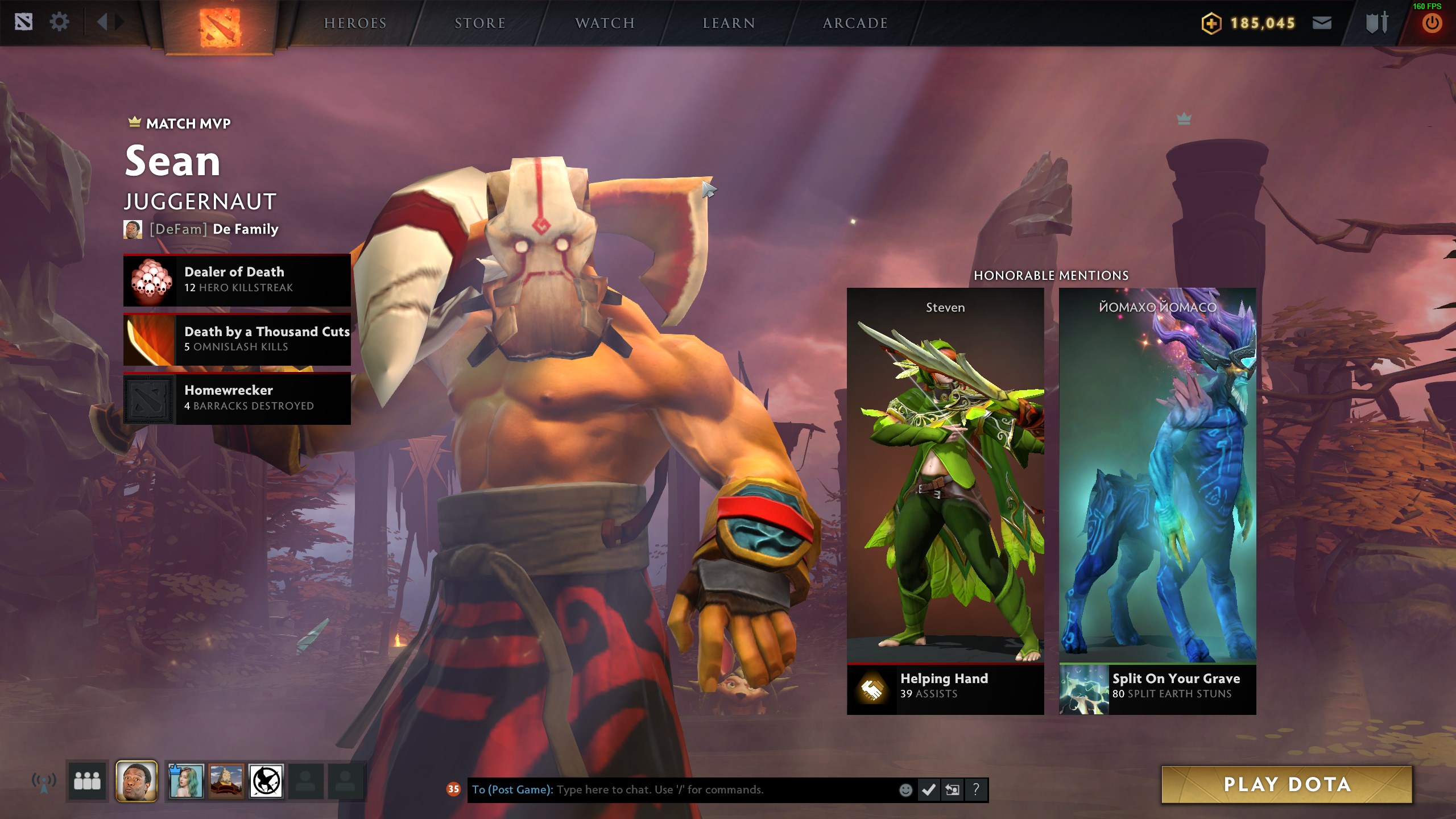1456x819 pixels.
Task: Open the Learn section
Action: (729, 23)
